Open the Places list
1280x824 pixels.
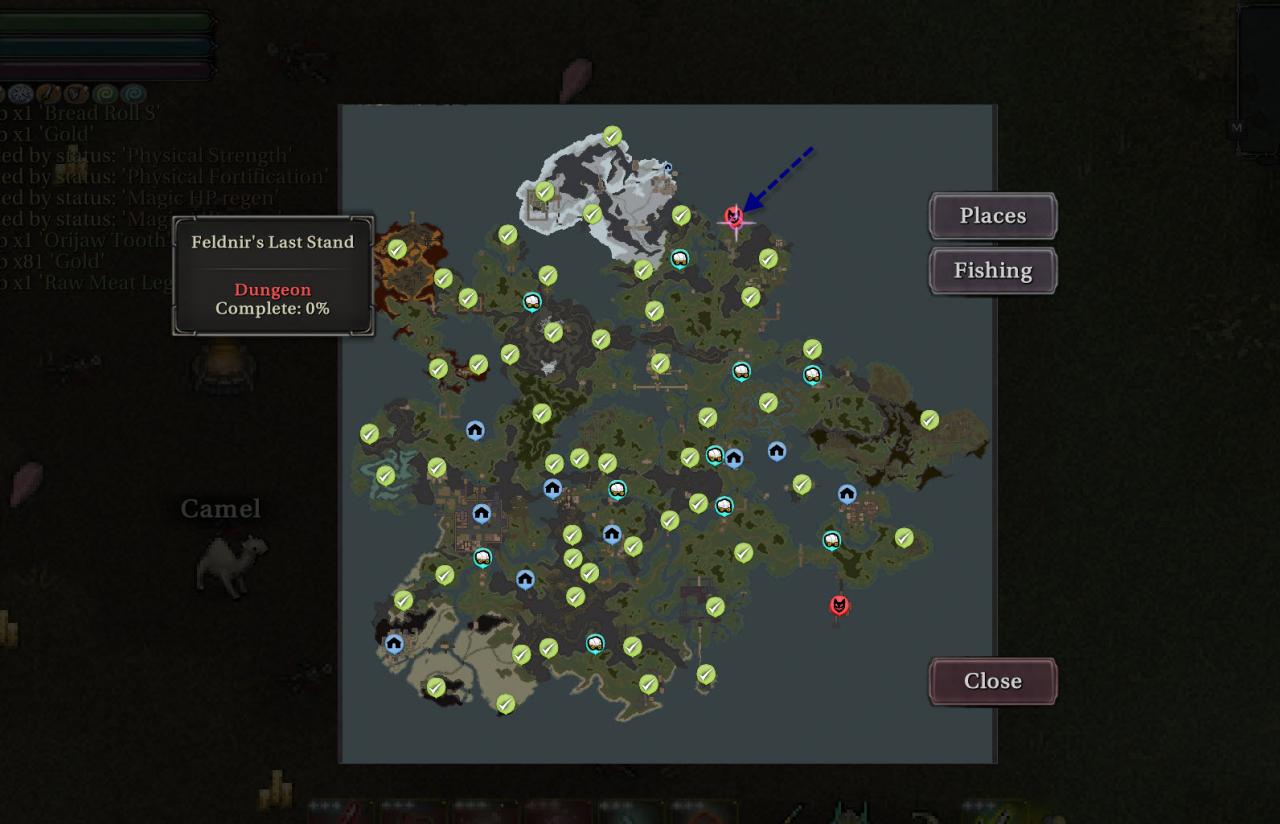pyautogui.click(x=992, y=216)
